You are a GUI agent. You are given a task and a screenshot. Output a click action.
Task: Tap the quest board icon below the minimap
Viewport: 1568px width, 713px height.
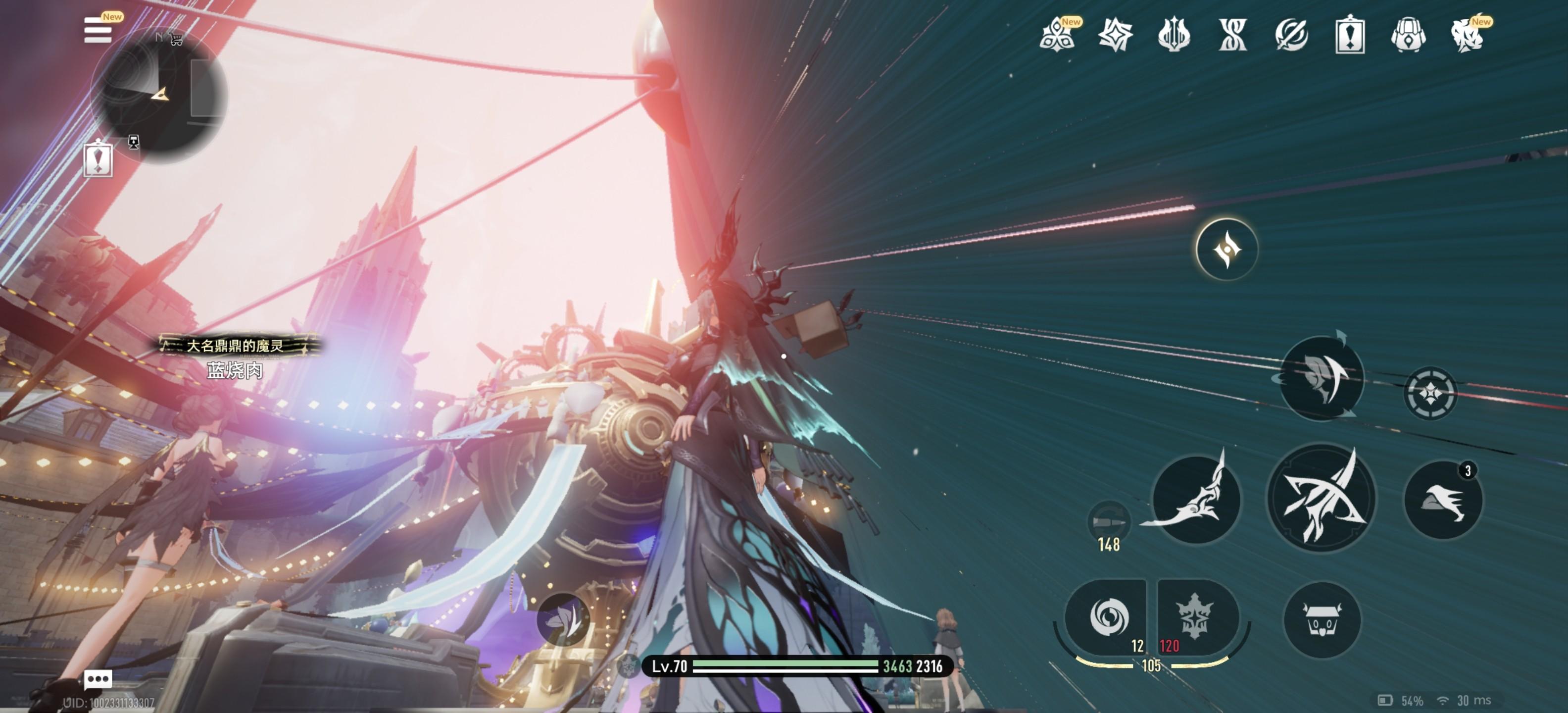pos(98,159)
